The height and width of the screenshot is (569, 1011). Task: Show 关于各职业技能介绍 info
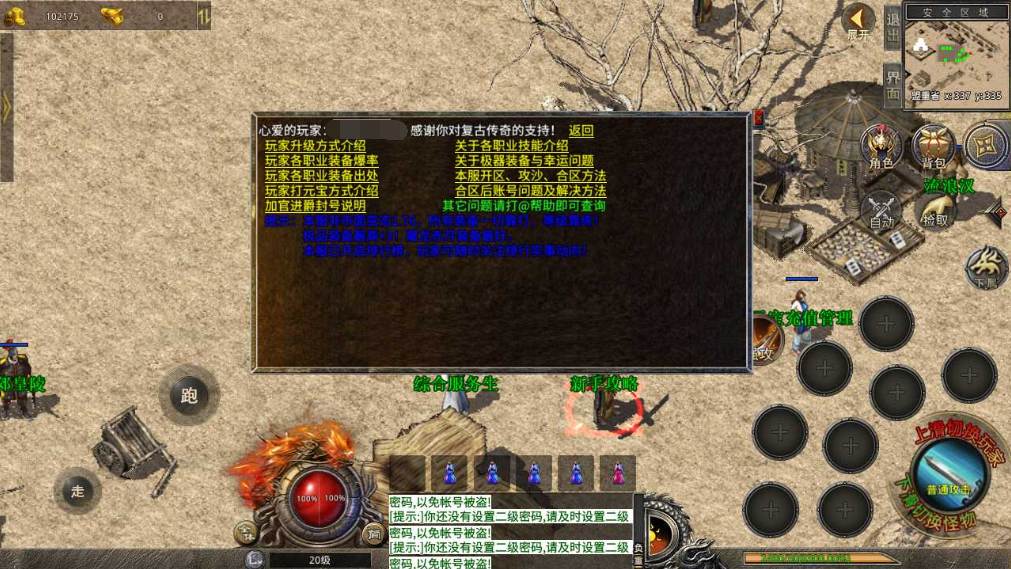511,146
